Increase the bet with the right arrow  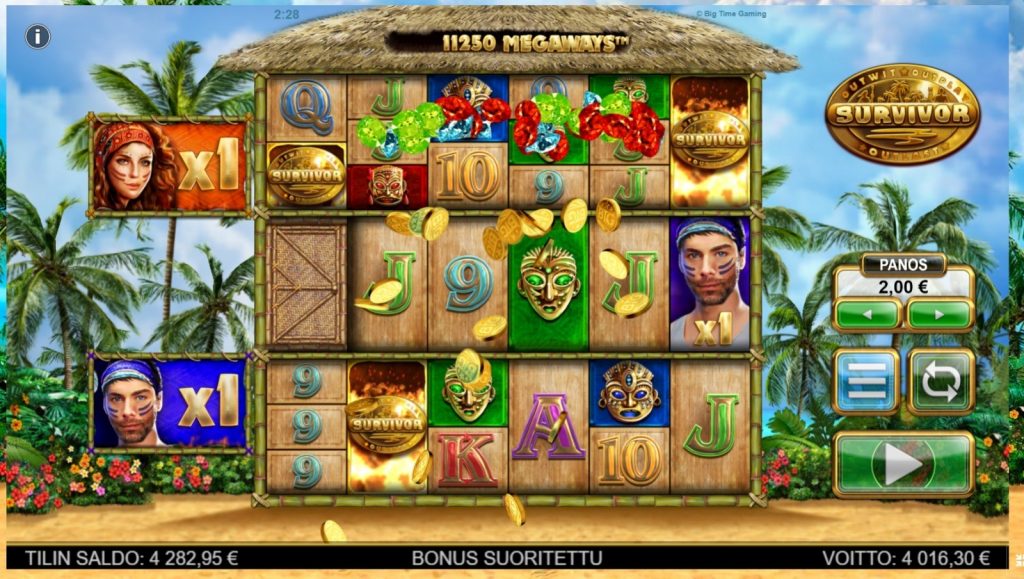[x=939, y=313]
